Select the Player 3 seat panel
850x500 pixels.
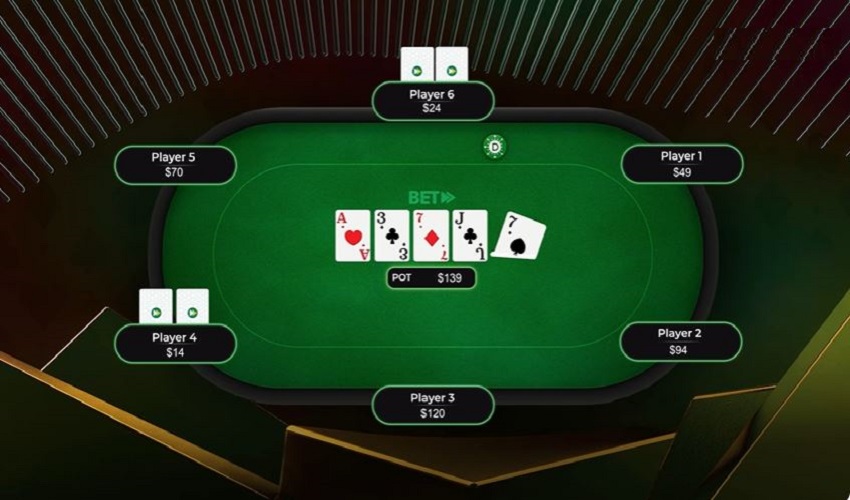[432, 405]
